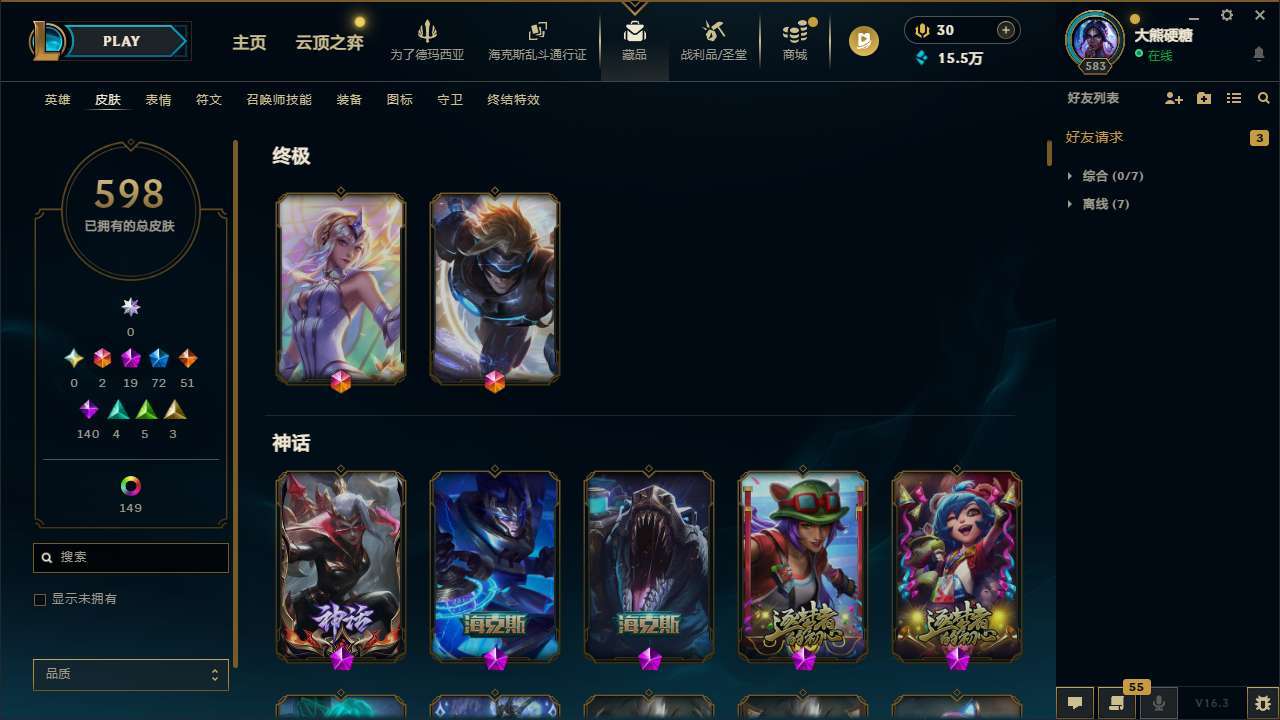The image size is (1280, 720).
Task: Click the 海克斯乱斗通行证 pass icon
Action: pyautogui.click(x=537, y=38)
